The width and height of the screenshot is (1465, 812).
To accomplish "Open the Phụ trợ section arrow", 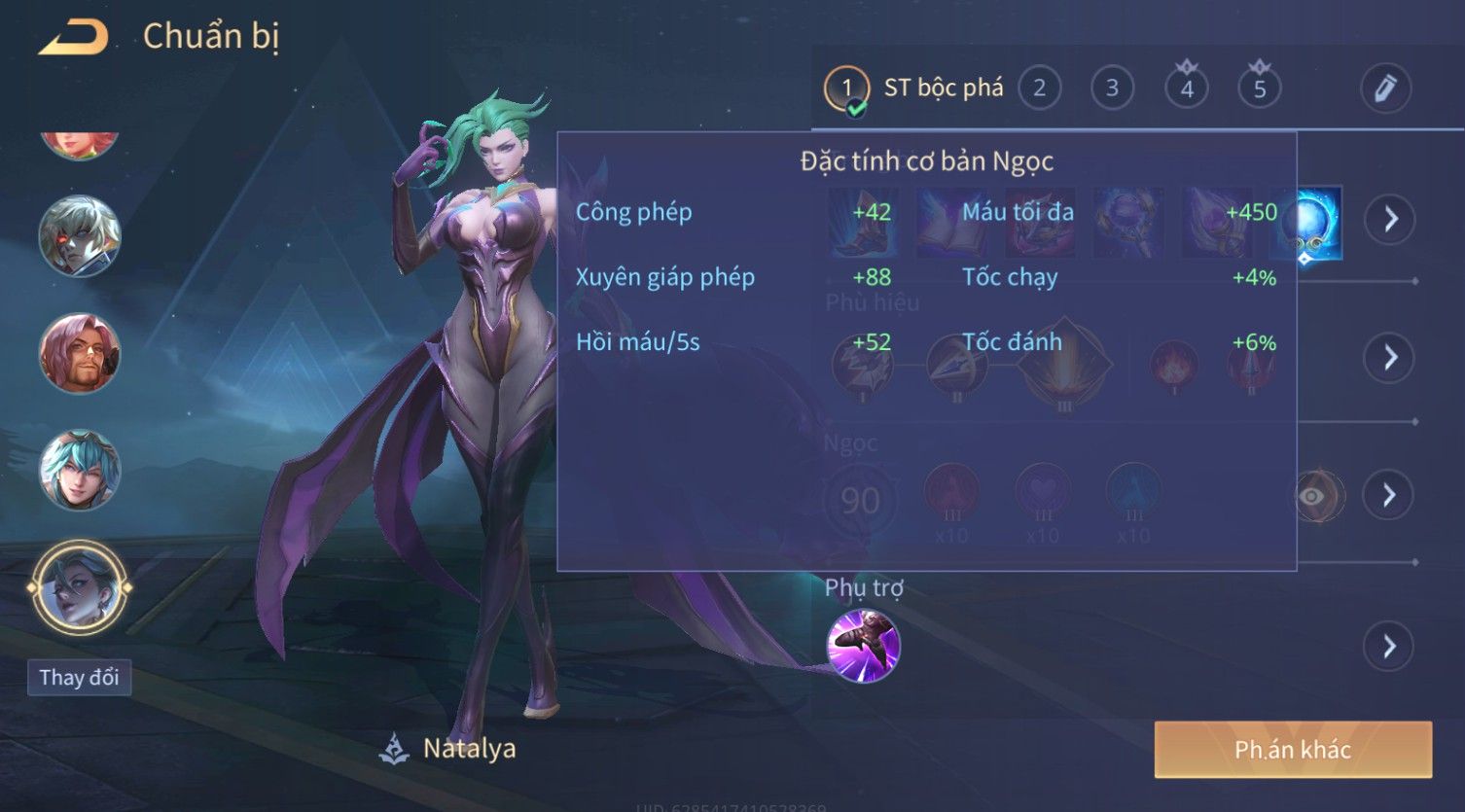I will point(1389,646).
